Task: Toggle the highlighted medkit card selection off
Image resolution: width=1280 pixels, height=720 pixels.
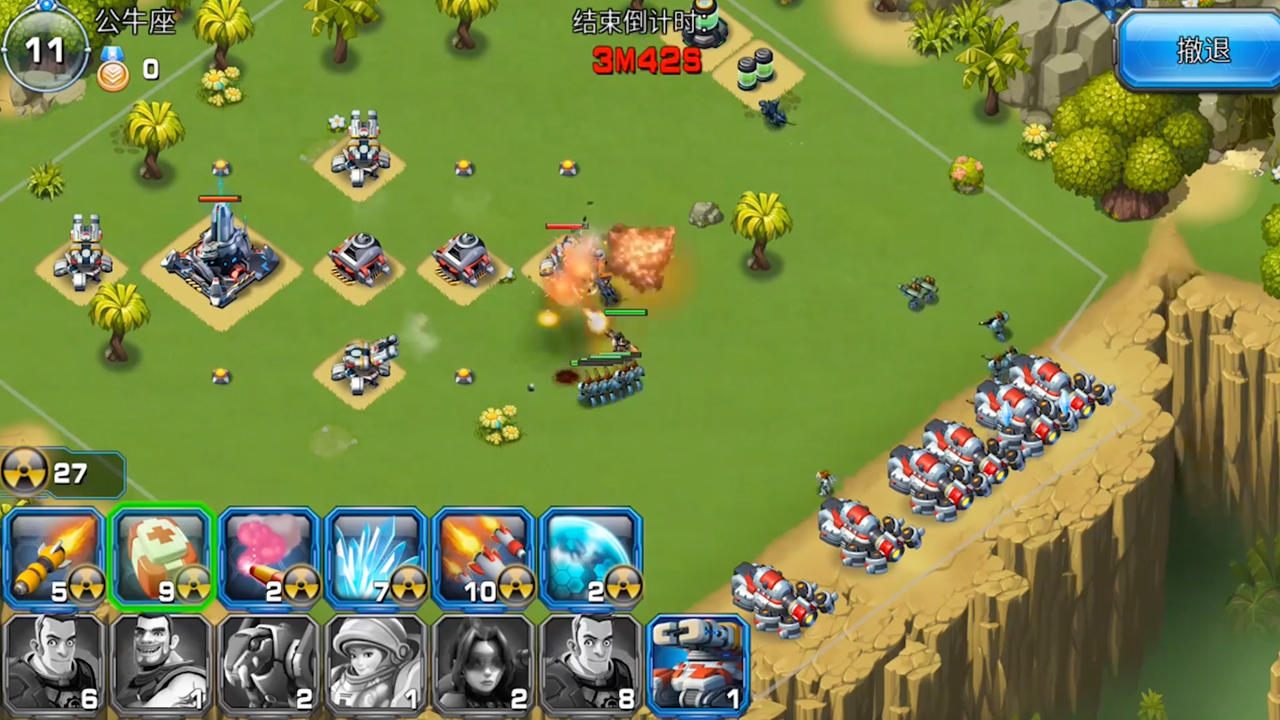Action: pyautogui.click(x=162, y=555)
